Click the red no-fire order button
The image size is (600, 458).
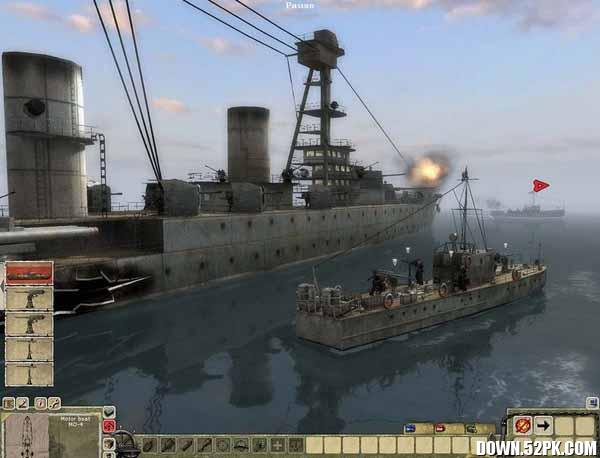pos(522,425)
